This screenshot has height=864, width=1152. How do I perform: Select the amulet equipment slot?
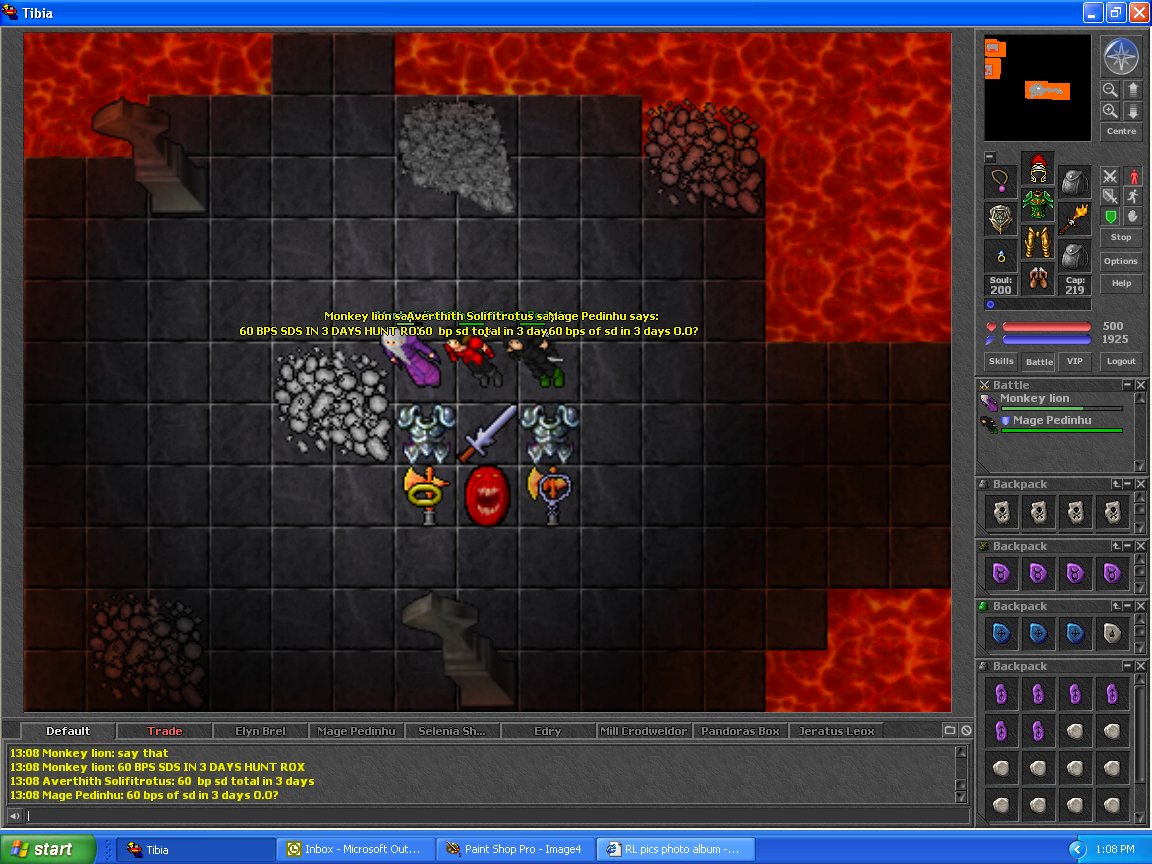click(1001, 181)
